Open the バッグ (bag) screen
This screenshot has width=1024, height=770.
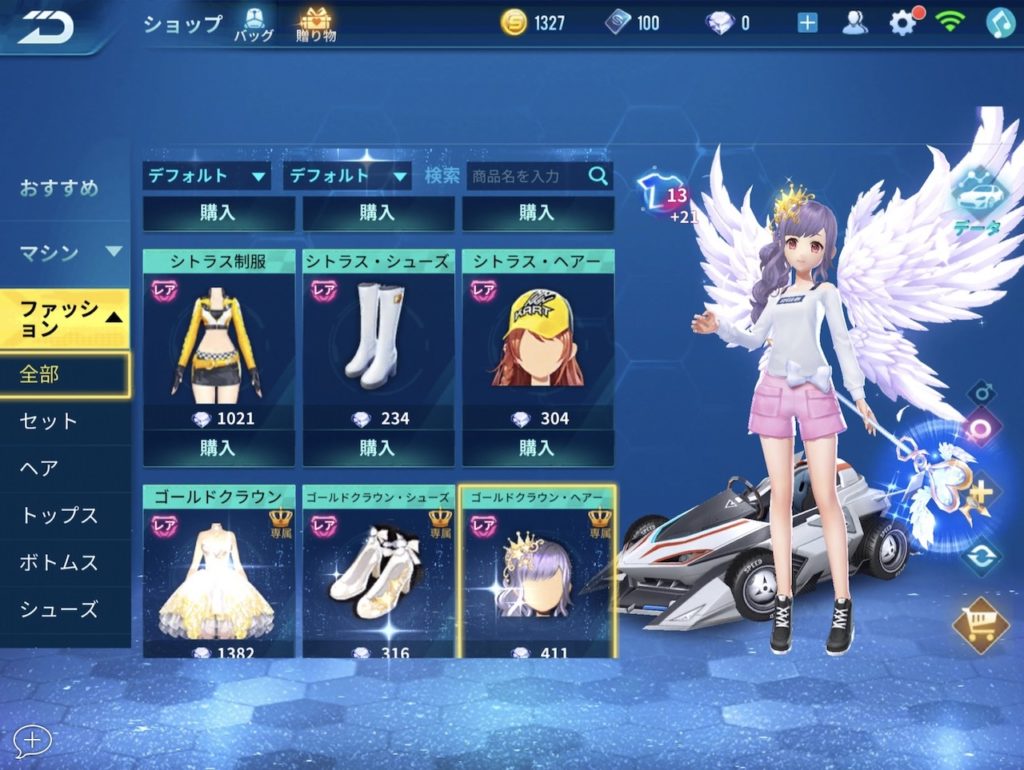coord(253,24)
